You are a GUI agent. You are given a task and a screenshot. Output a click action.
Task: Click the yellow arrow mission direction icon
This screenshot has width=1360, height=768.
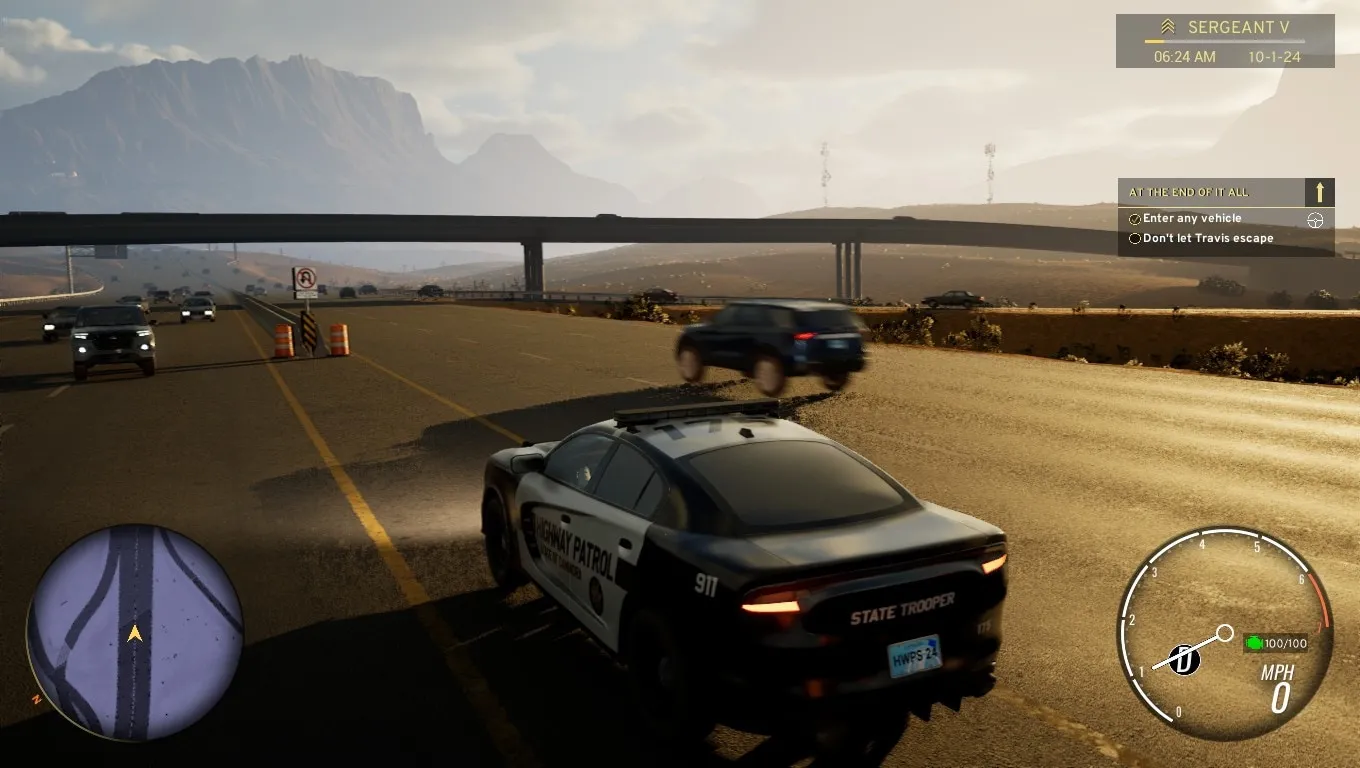1320,192
